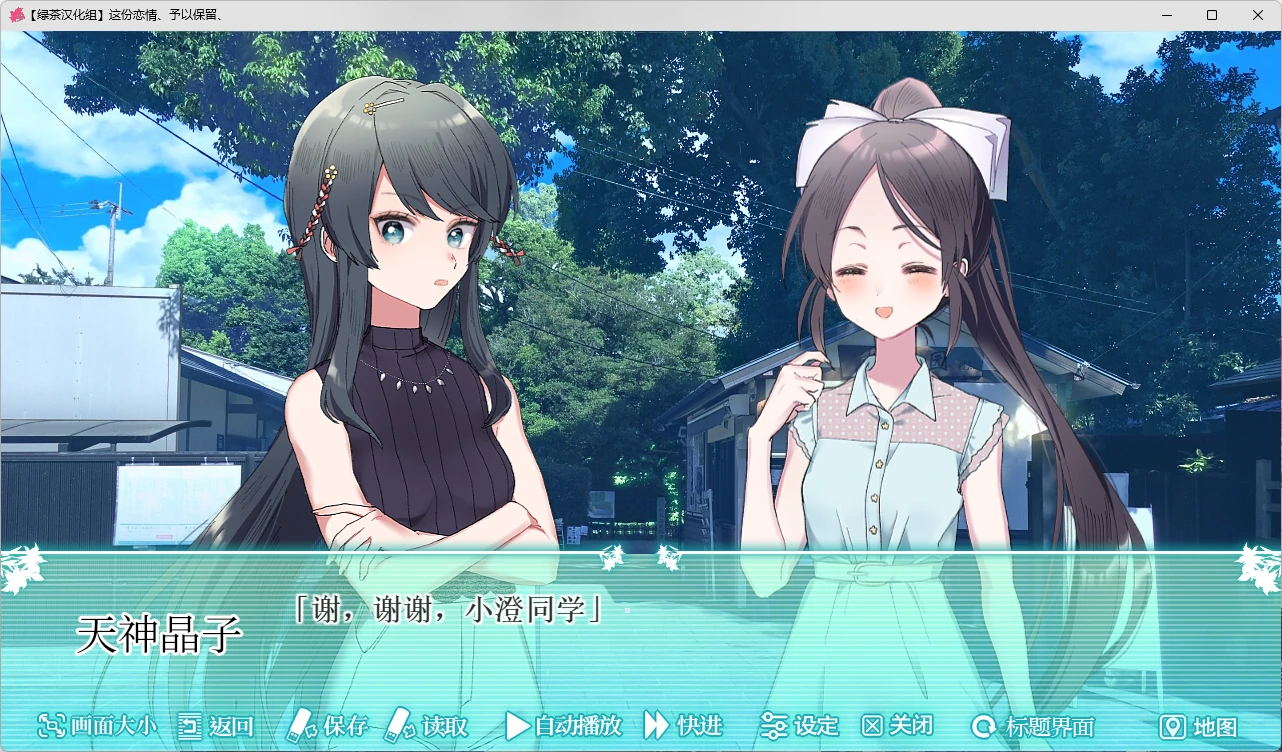1282x752 pixels.
Task: Maximize the game window
Action: point(1213,15)
